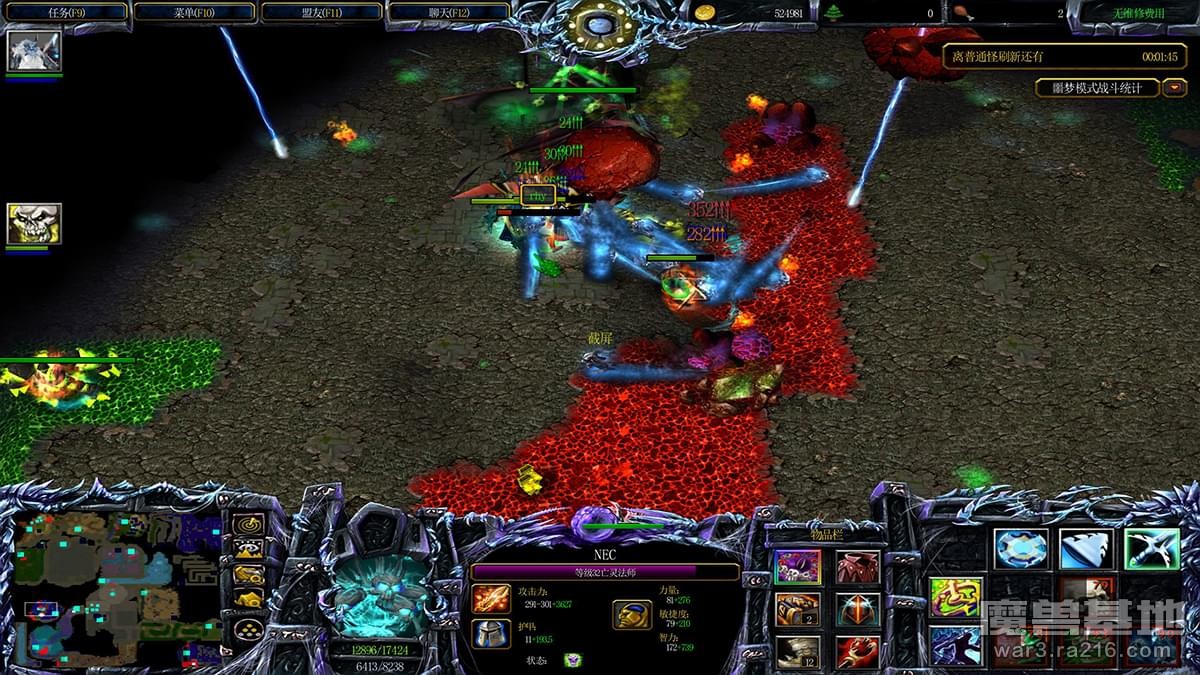Toggle minimap terrain display button
Screen dimensions: 1200x675
pyautogui.click(x=248, y=549)
